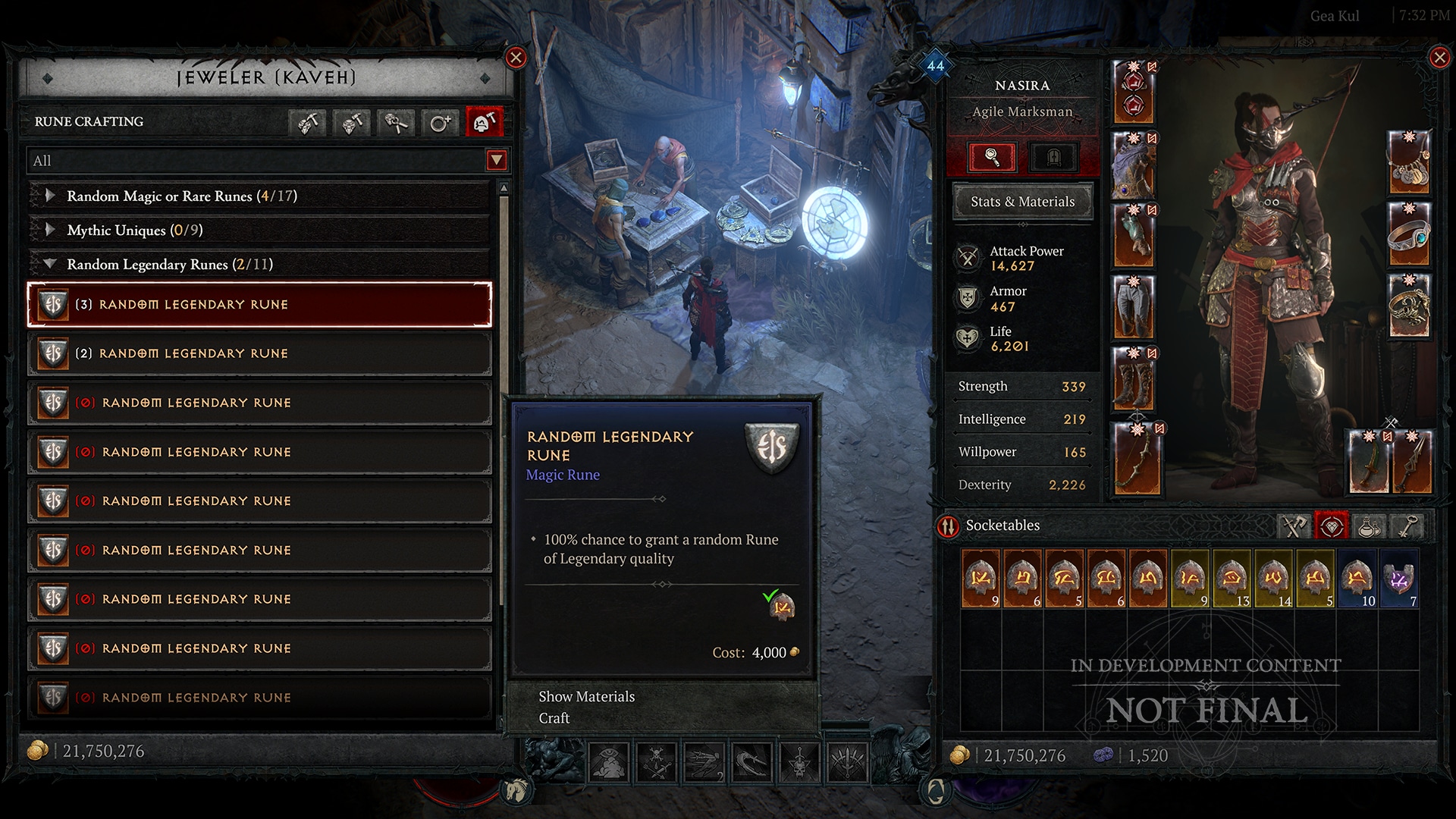This screenshot has height=819, width=1456.
Task: Open the Socketables inventory tab
Action: tap(1332, 526)
